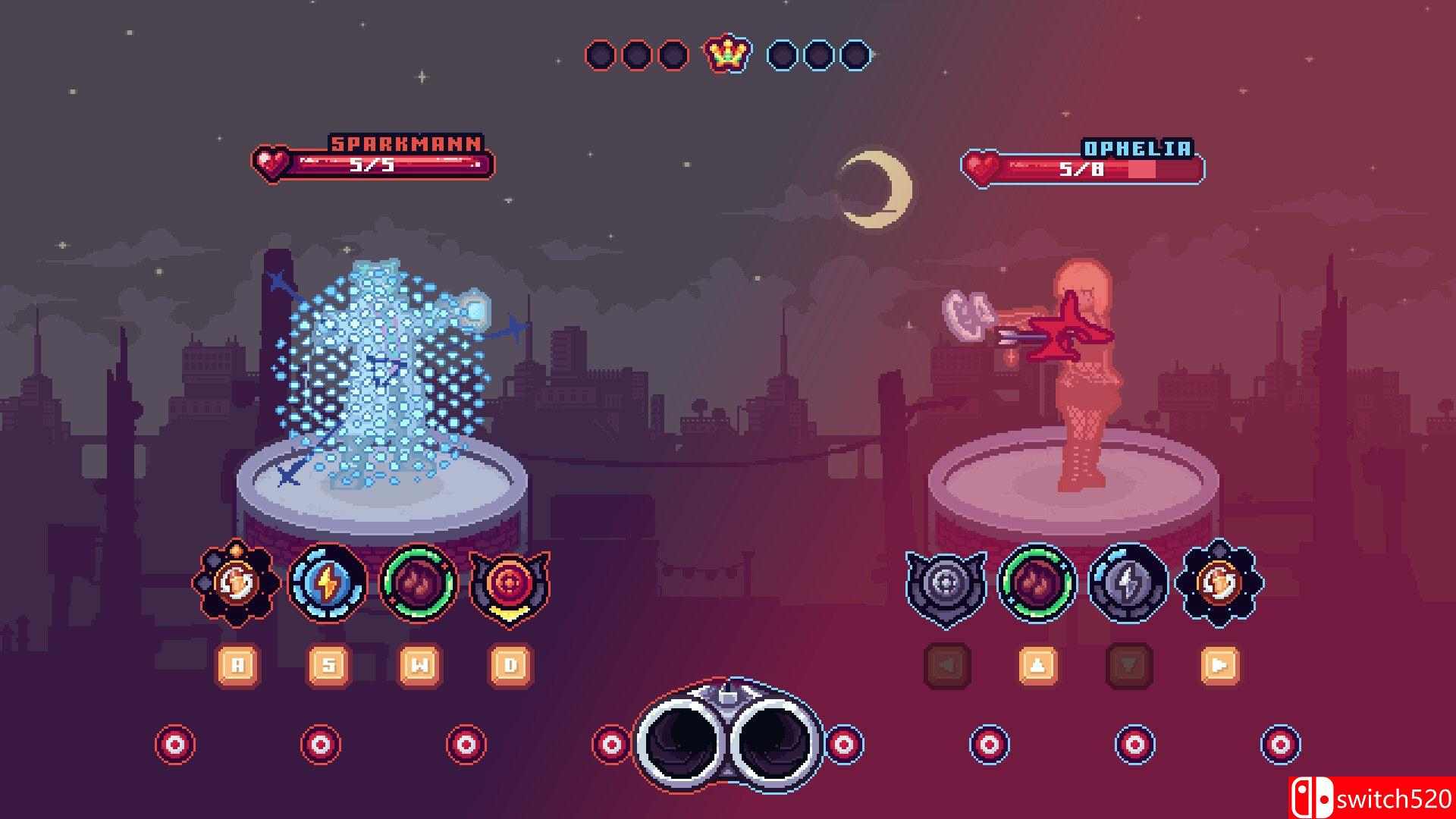Click the crown icon in the round tracker
1456x819 pixels.
click(726, 54)
